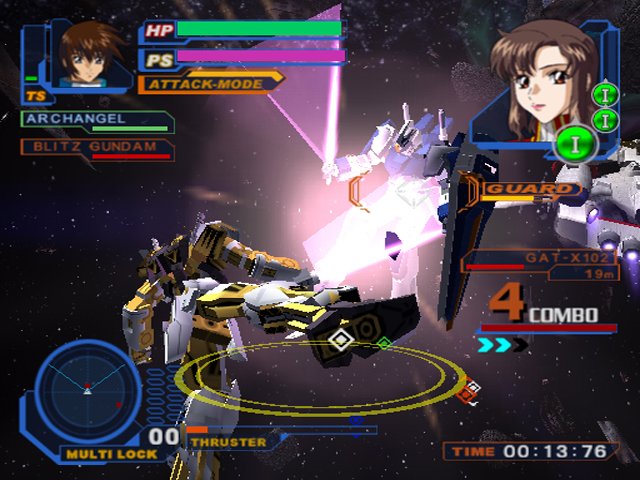This screenshot has width=640, height=480.
Task: Open the circular radar minimap
Action: [x=88, y=392]
